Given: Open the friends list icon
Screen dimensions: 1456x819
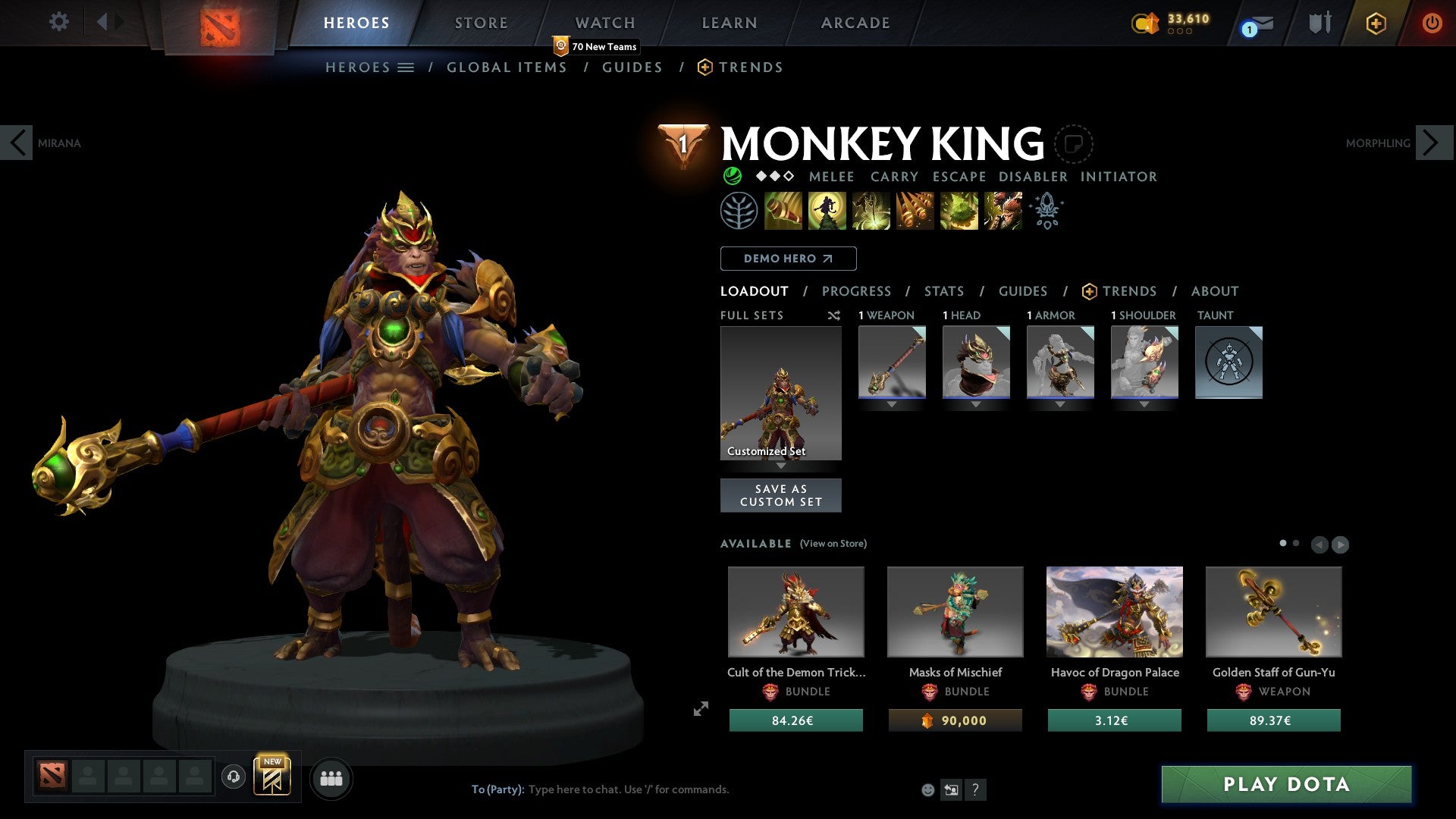Looking at the screenshot, I should point(331,777).
